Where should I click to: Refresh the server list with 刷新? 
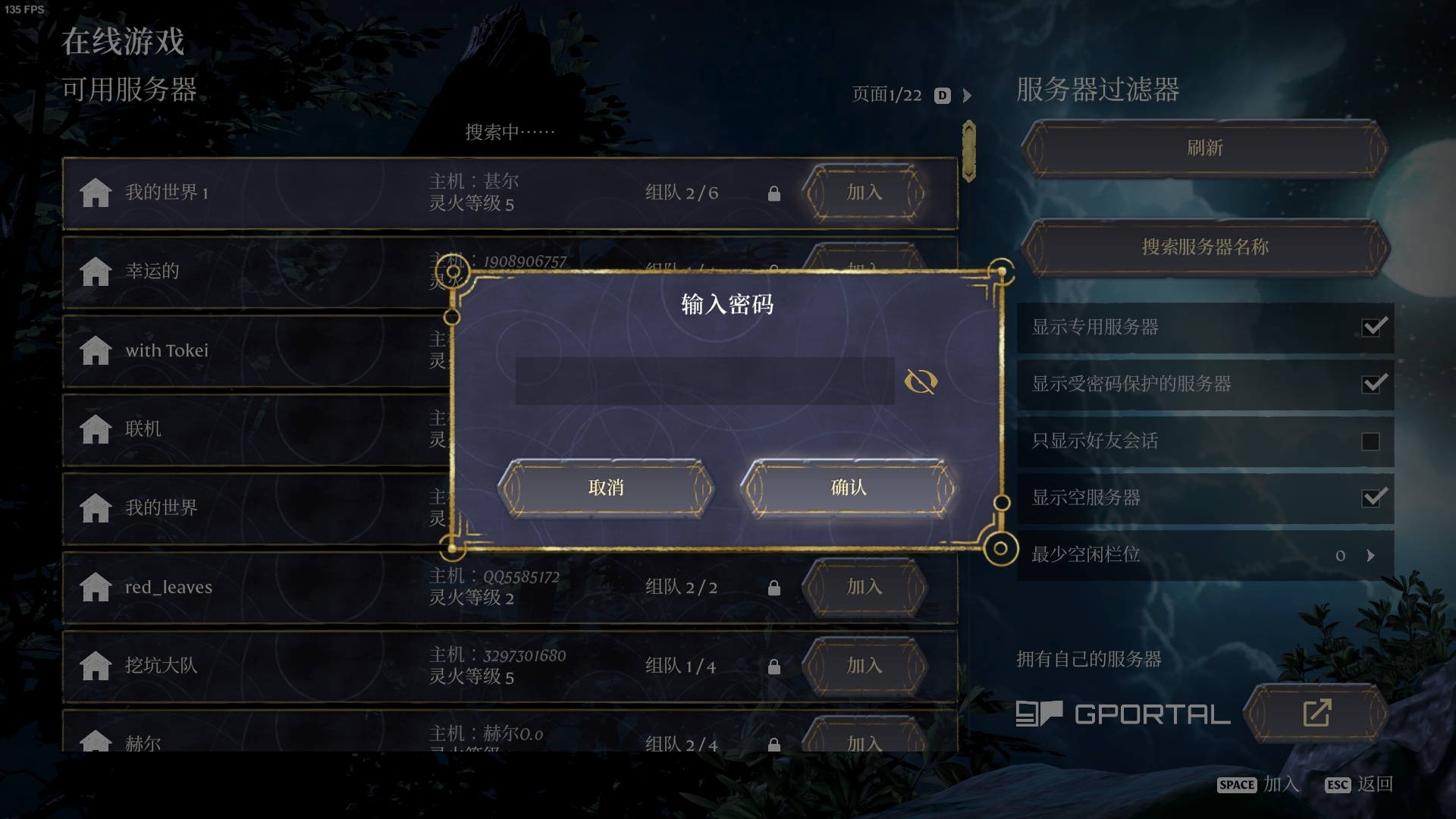coord(1204,148)
